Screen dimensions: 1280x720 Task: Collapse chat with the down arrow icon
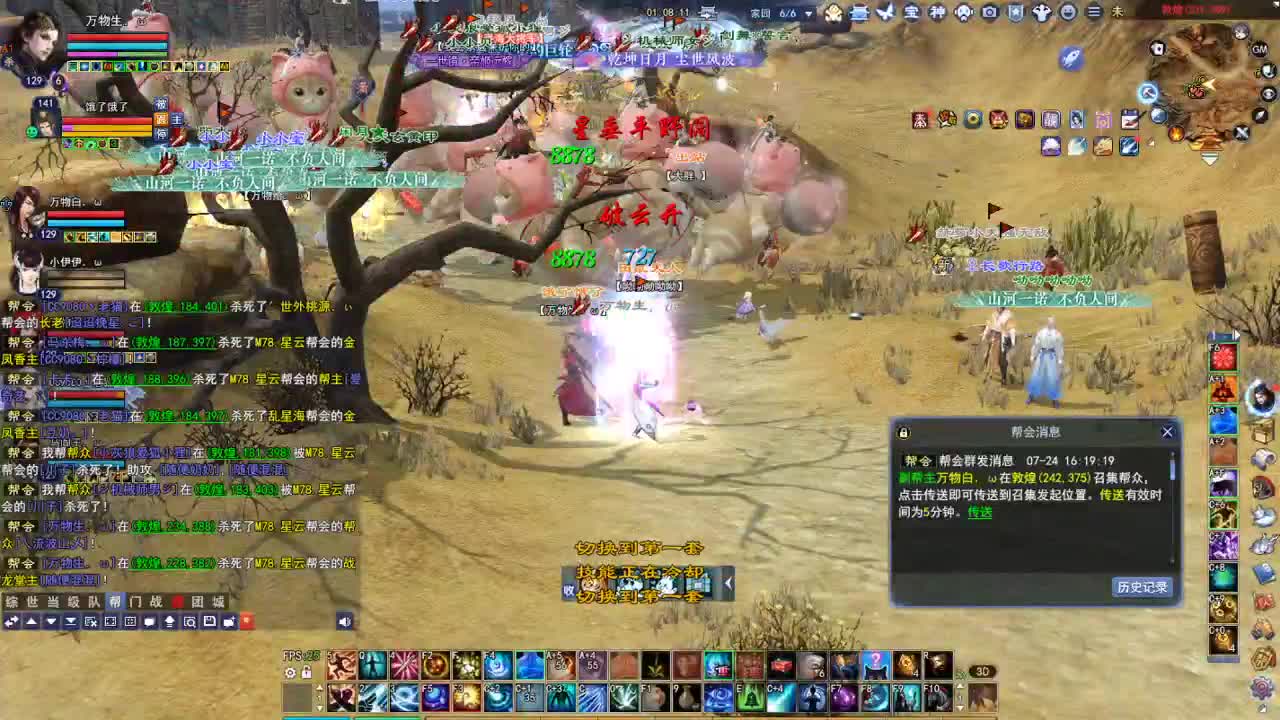point(52,621)
